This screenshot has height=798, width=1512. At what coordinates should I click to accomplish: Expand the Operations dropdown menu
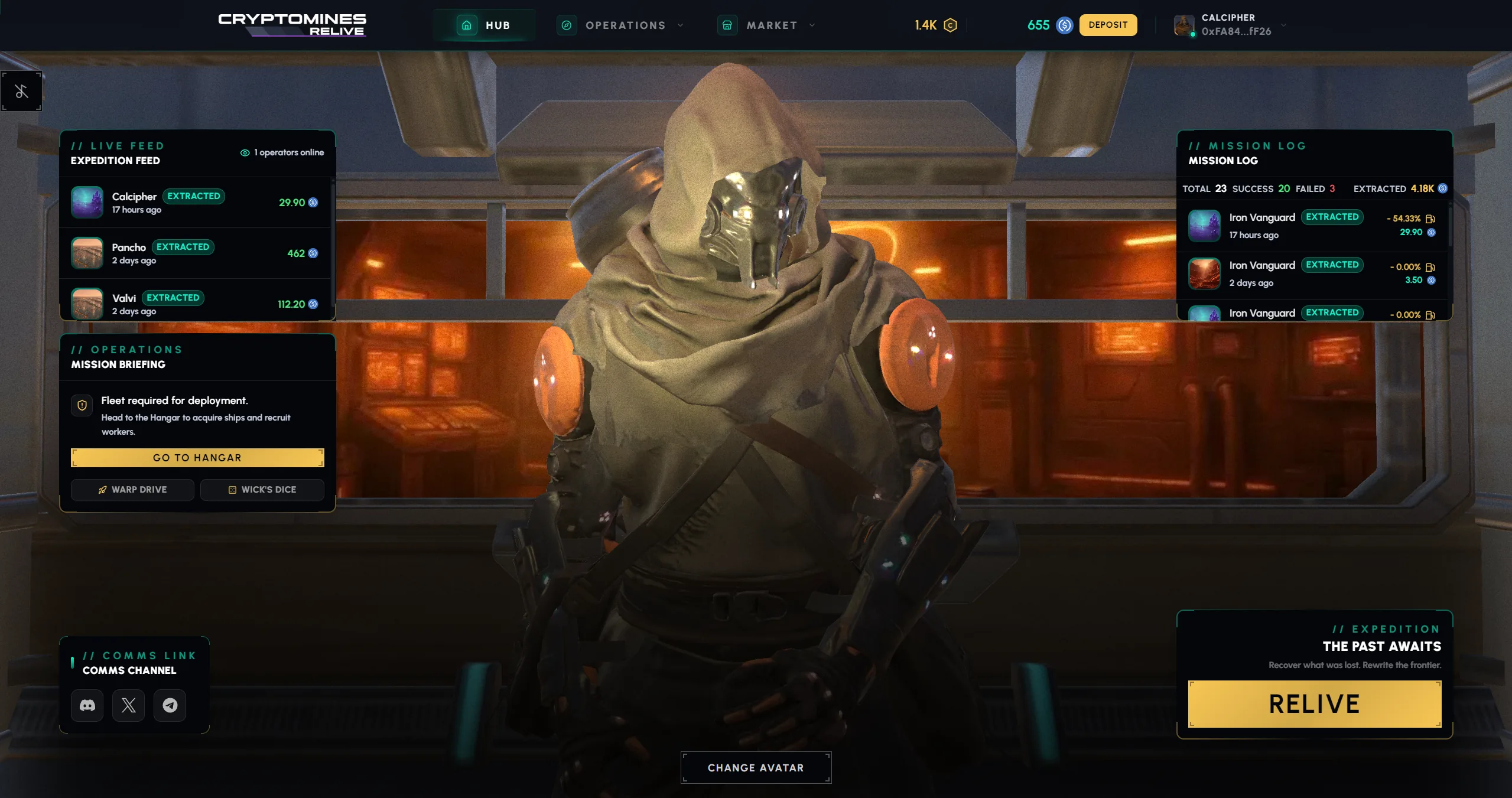(x=620, y=25)
